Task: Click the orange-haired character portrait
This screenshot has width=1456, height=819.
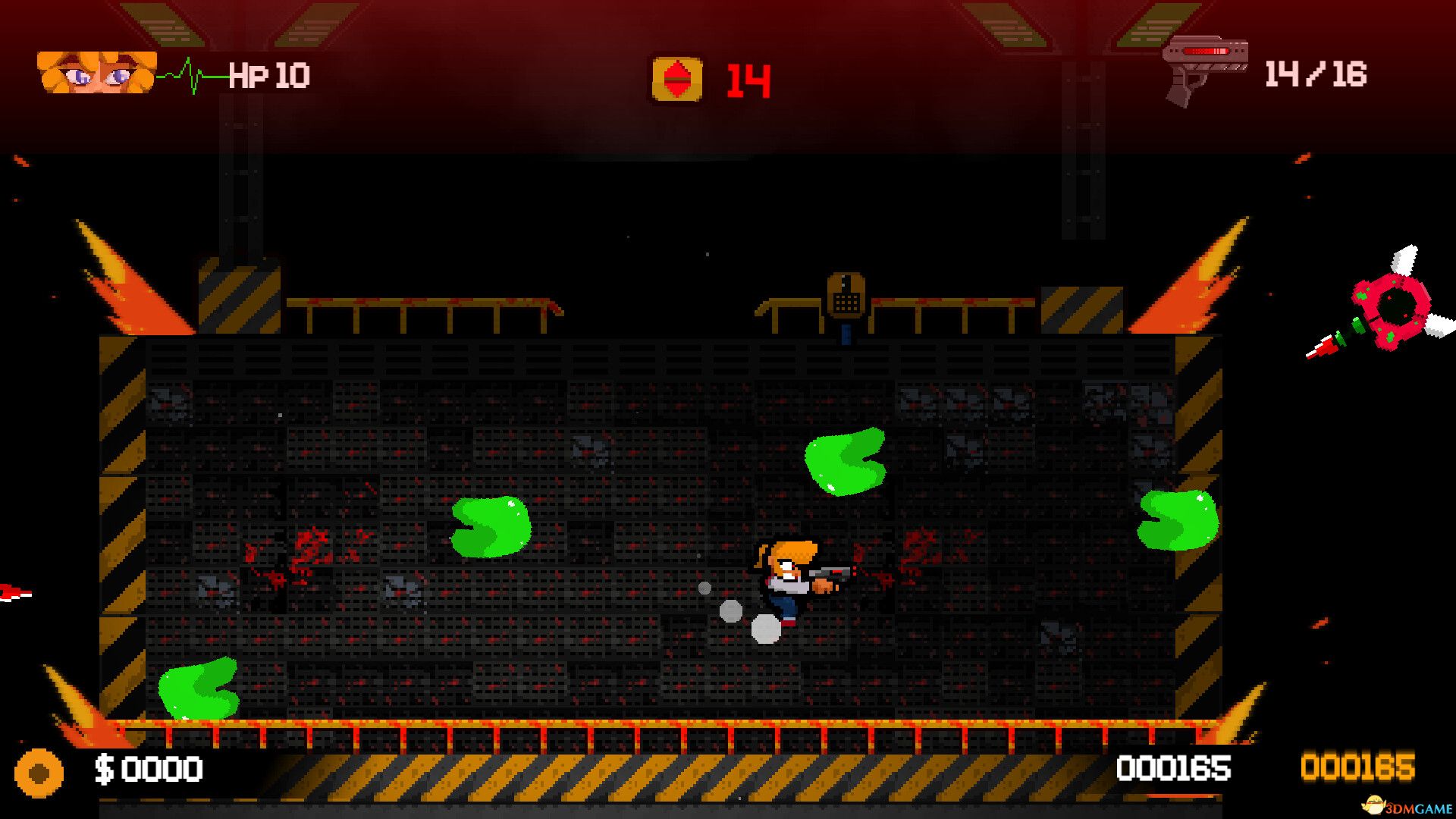Action: click(x=96, y=73)
